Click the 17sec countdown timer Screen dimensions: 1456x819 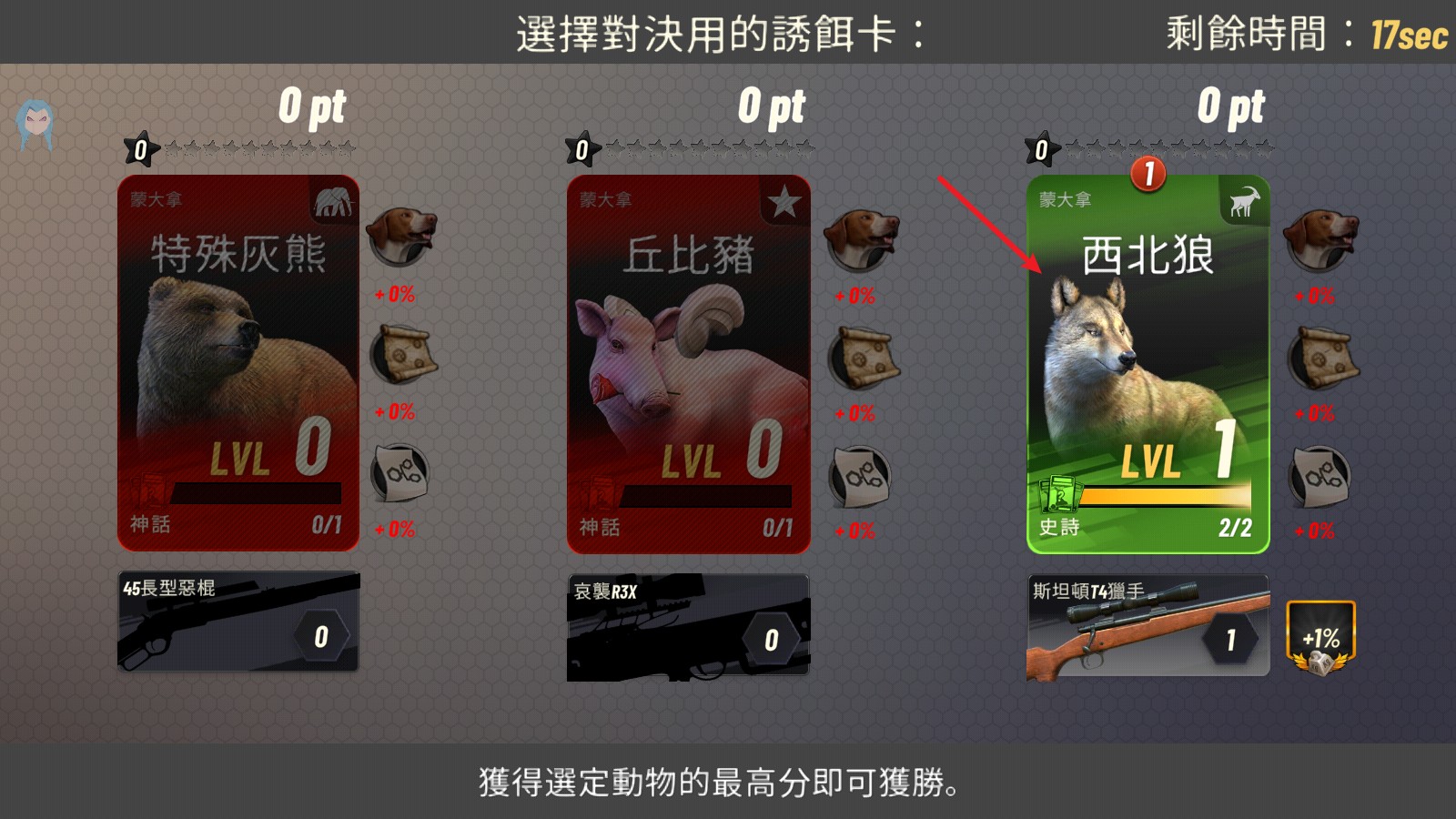tap(1409, 38)
